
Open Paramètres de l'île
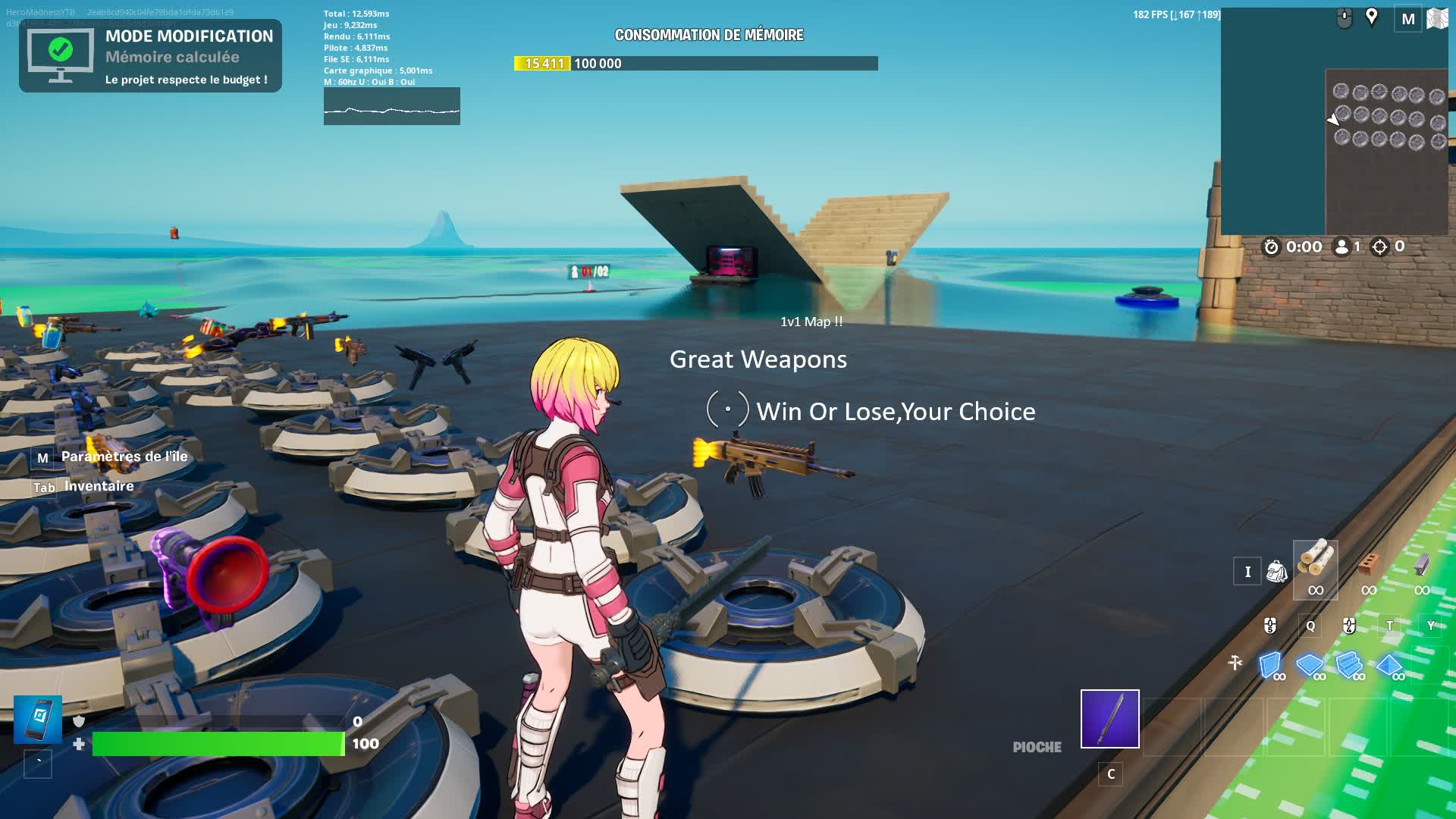coord(124,457)
